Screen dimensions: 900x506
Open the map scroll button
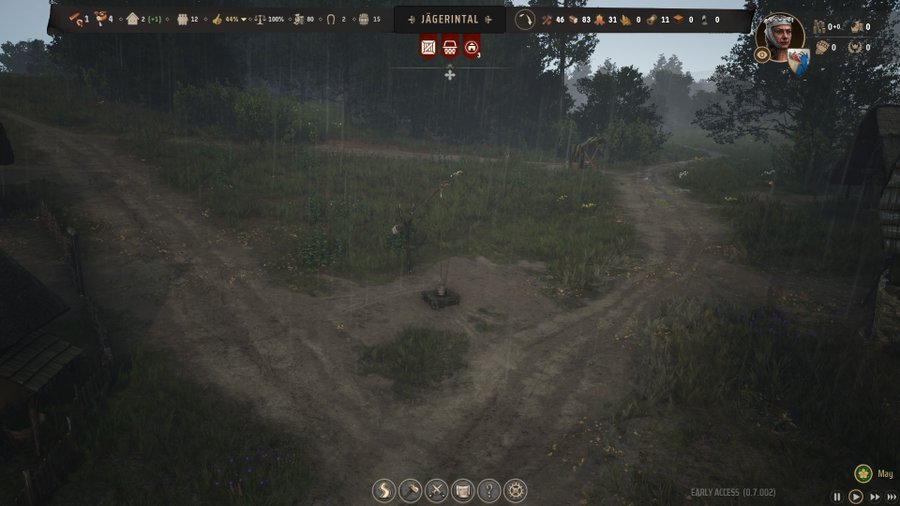click(x=463, y=491)
